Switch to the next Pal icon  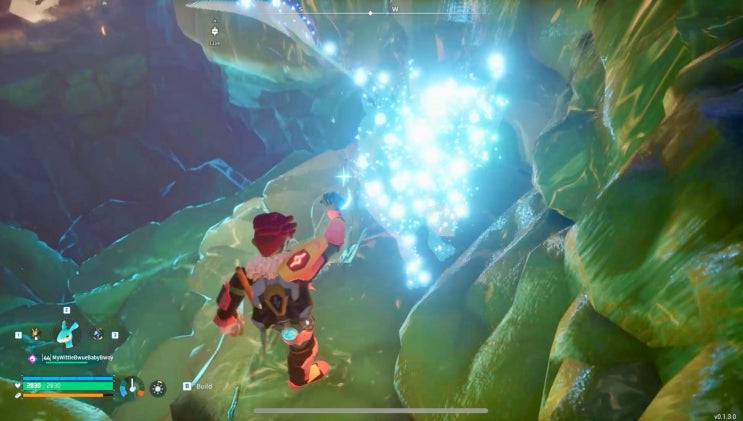pos(98,335)
